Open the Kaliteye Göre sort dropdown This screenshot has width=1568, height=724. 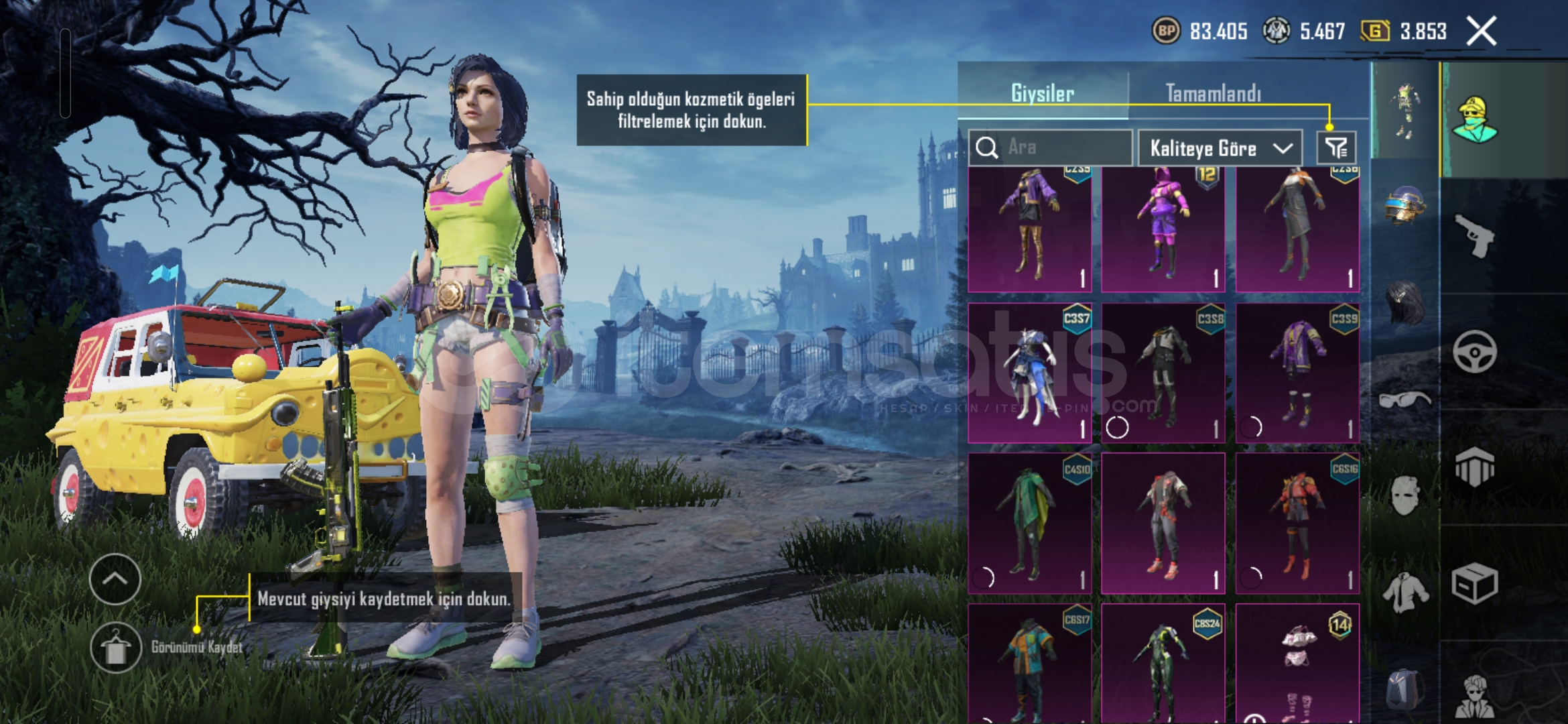coord(1220,148)
